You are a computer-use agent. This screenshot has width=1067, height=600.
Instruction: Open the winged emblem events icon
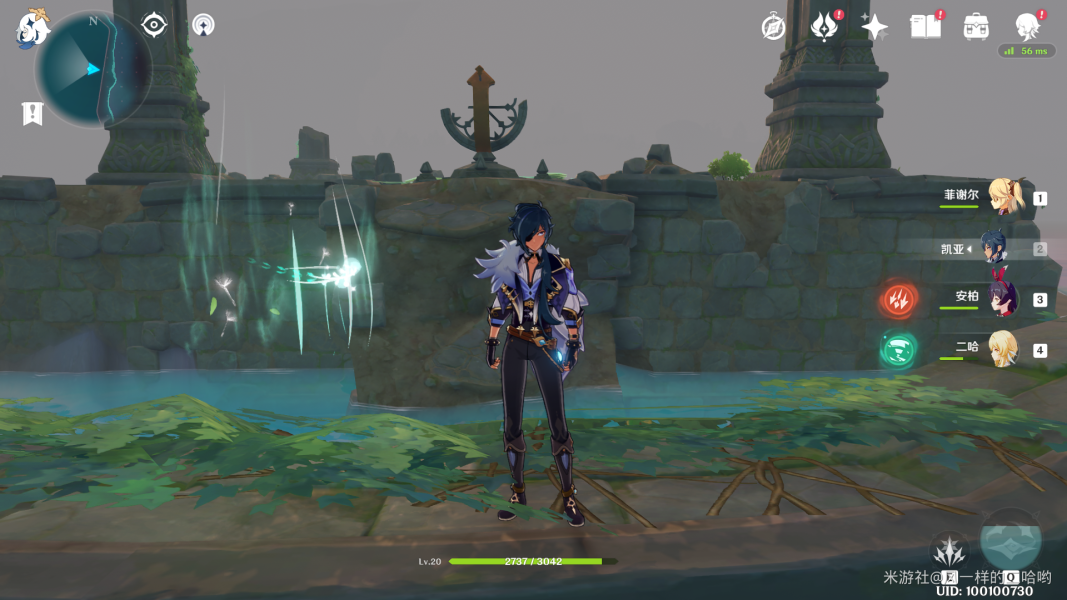(x=824, y=27)
